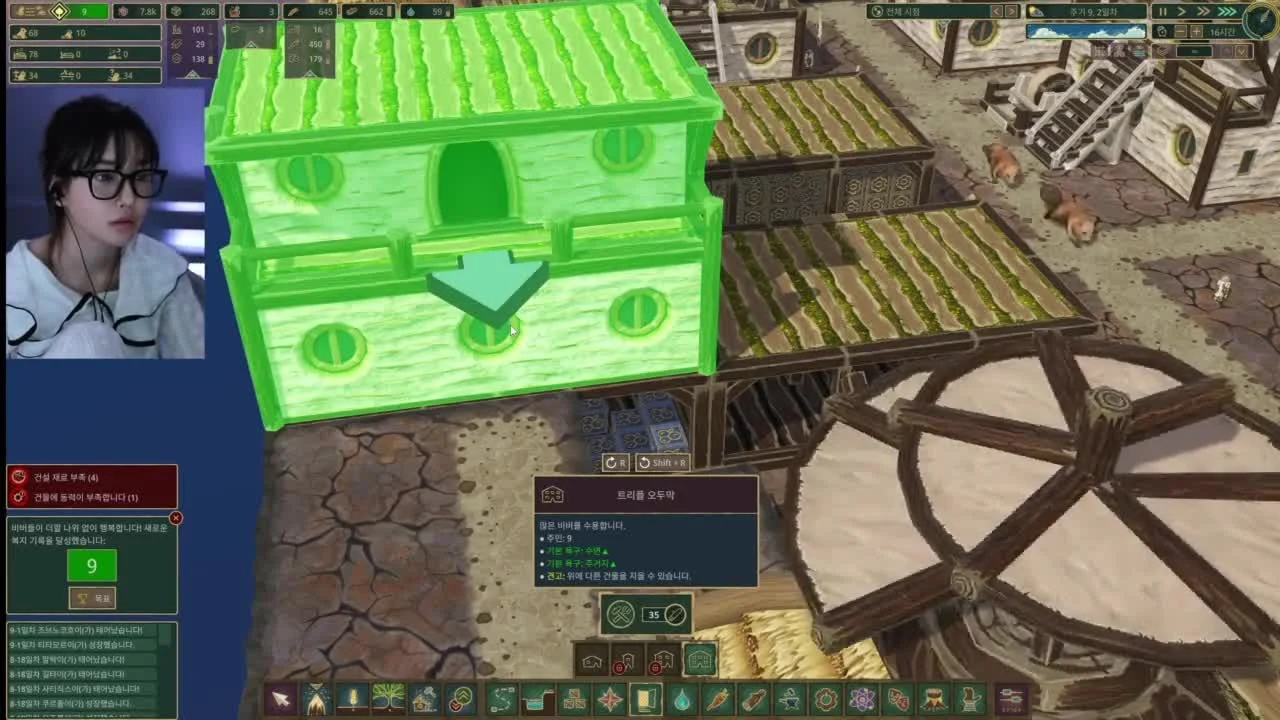This screenshot has width=1280, height=720.
Task: Open the atom science building category
Action: point(861,699)
